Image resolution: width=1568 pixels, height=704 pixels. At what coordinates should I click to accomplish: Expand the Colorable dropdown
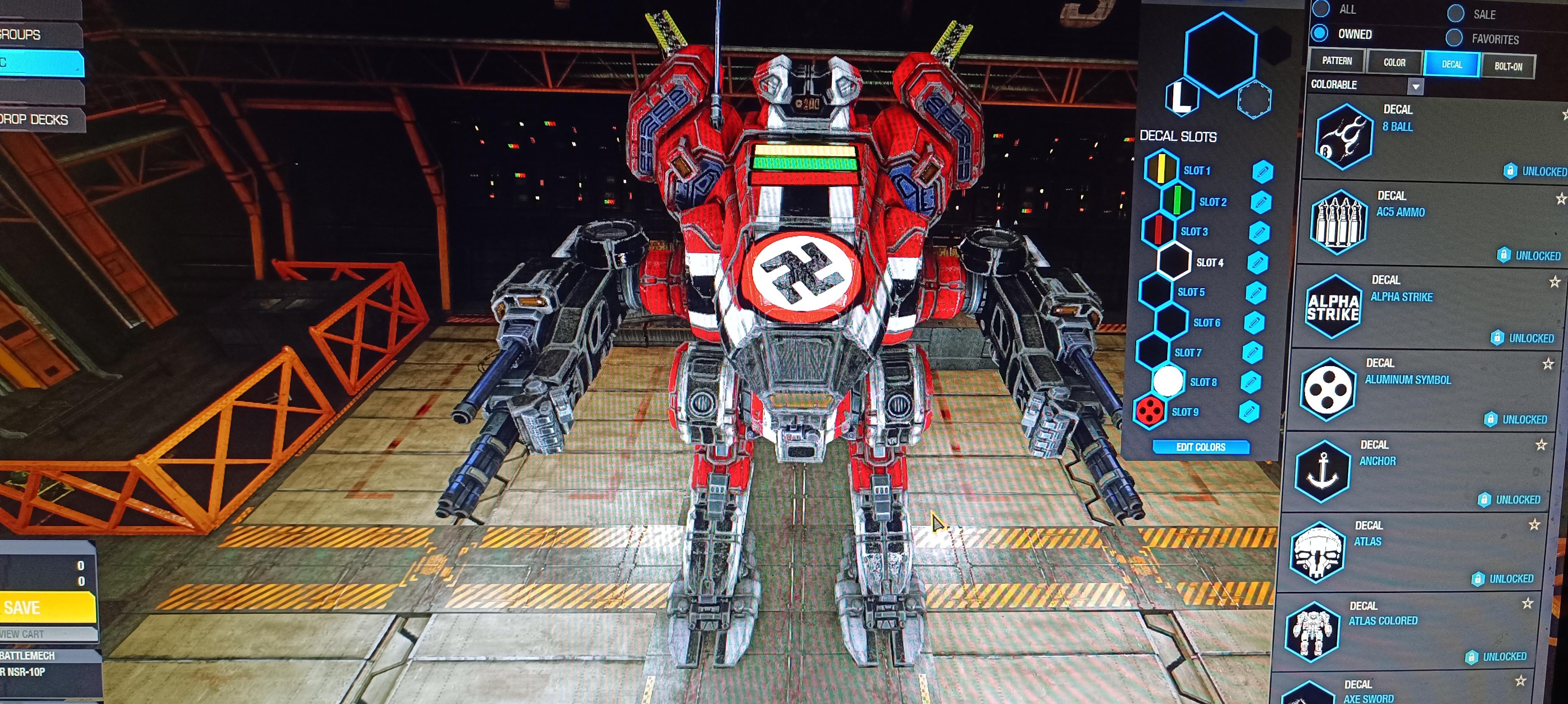click(x=1416, y=86)
